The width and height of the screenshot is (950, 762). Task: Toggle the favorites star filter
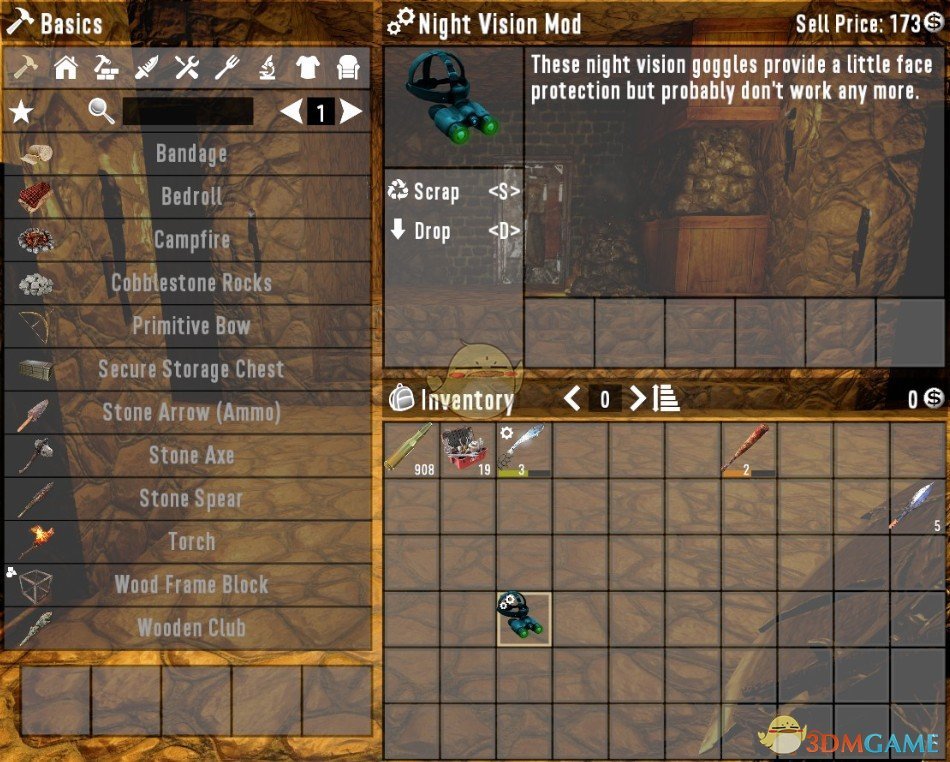21,112
